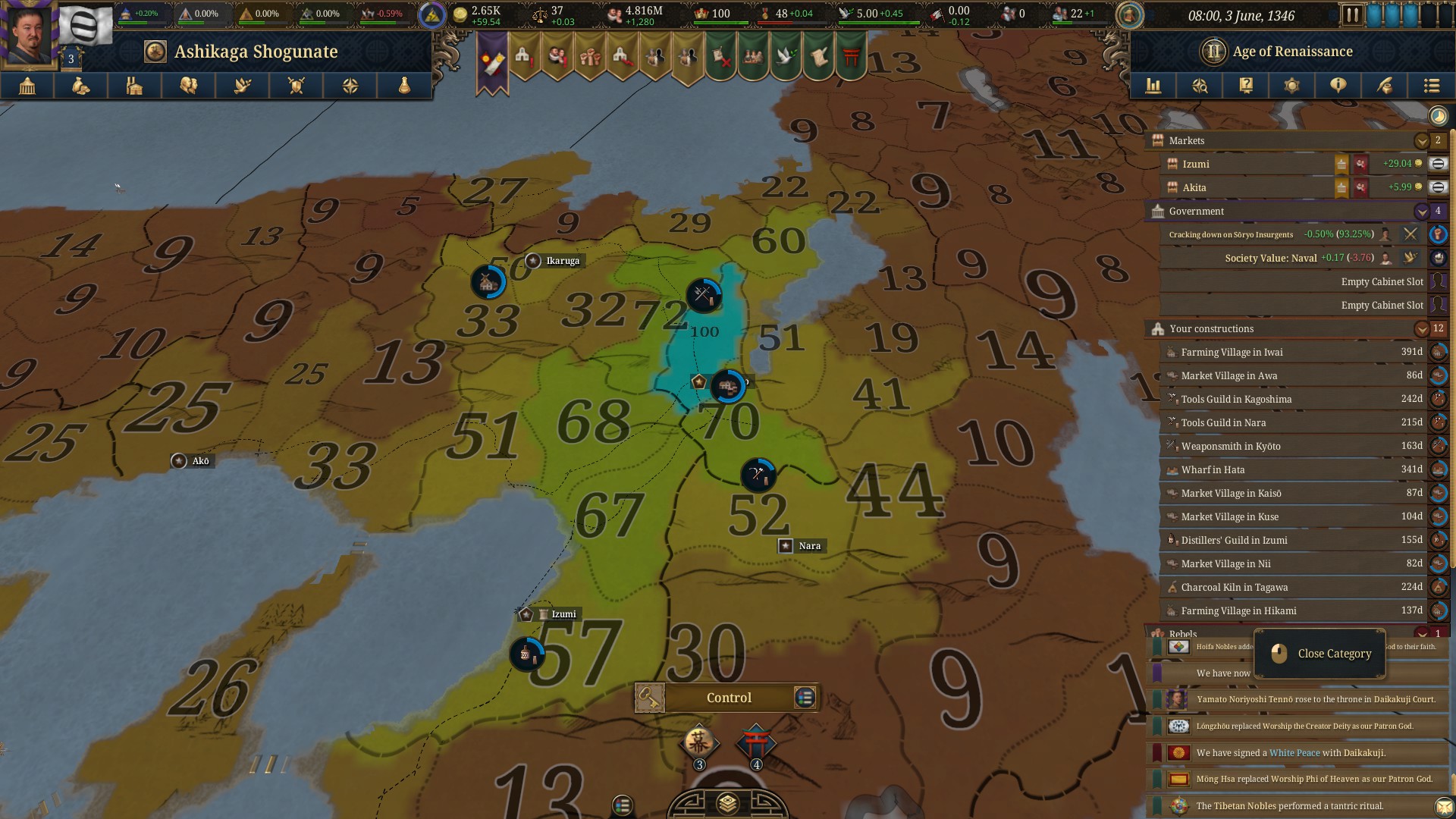Open the bar chart ledger icon

point(1153,86)
